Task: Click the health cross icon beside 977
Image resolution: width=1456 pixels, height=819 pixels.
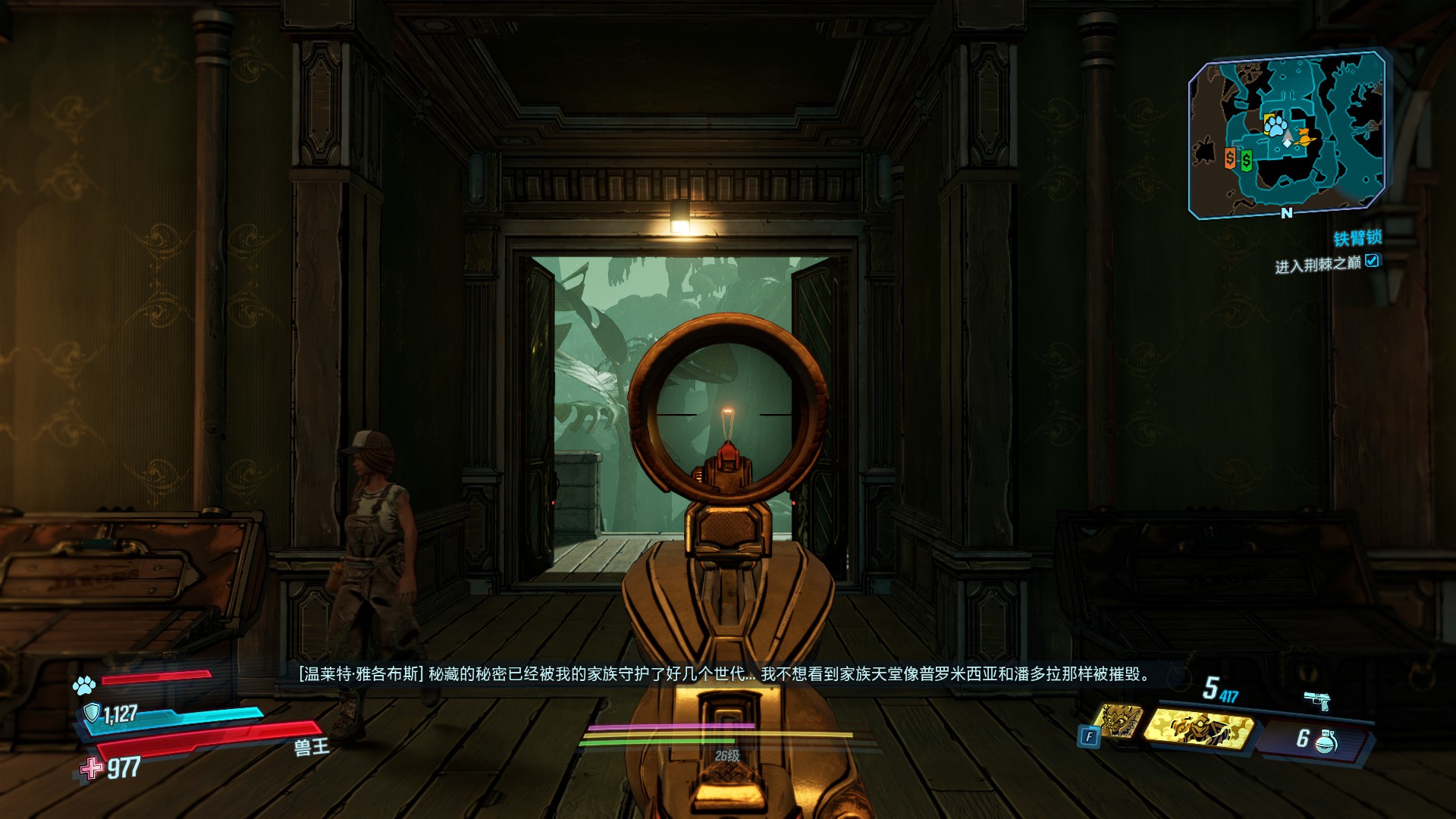Action: click(x=92, y=768)
